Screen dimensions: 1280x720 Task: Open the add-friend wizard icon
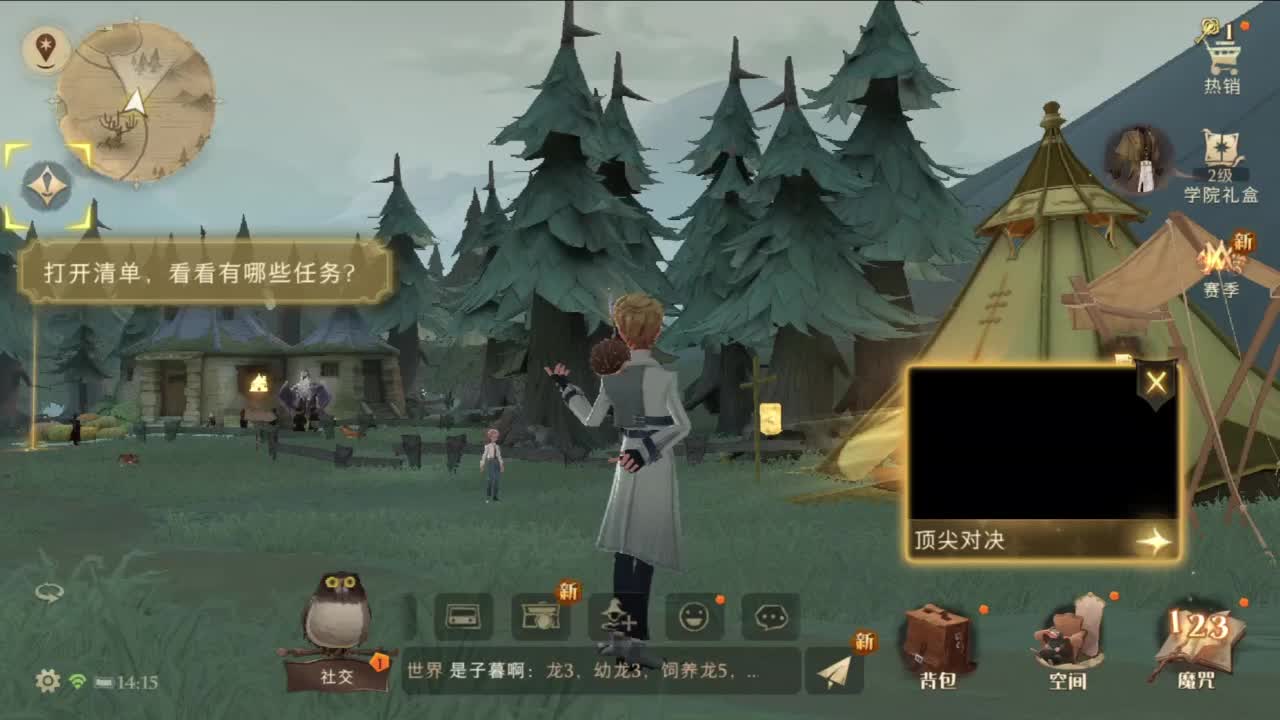[617, 618]
